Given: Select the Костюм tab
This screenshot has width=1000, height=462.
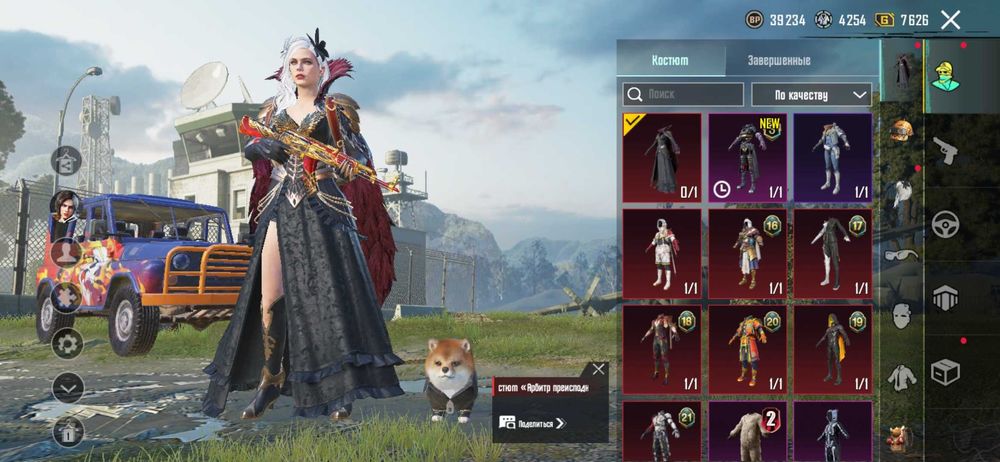Looking at the screenshot, I should (669, 60).
